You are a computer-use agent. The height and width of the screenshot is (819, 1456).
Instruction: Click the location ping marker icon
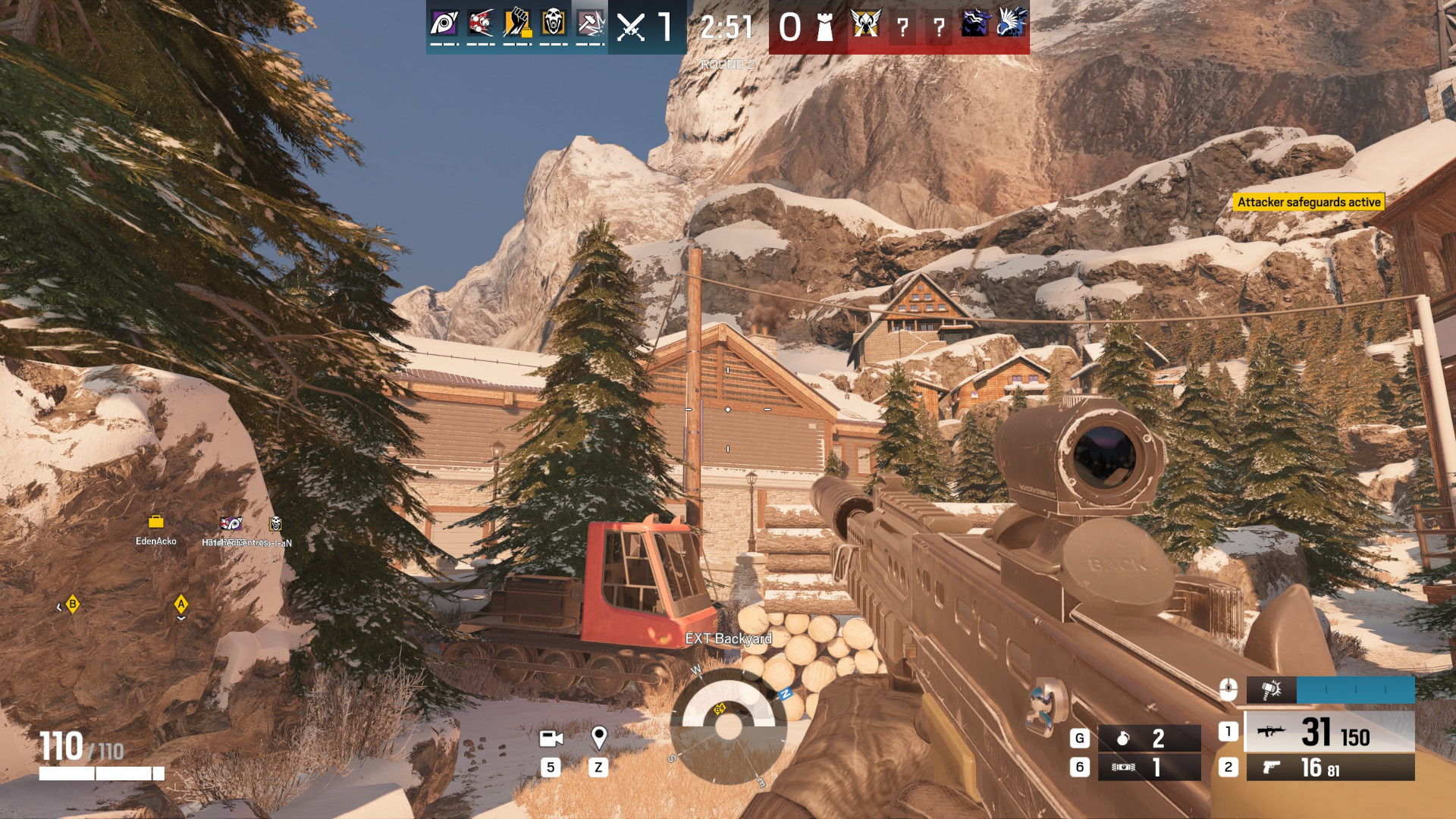tap(598, 737)
